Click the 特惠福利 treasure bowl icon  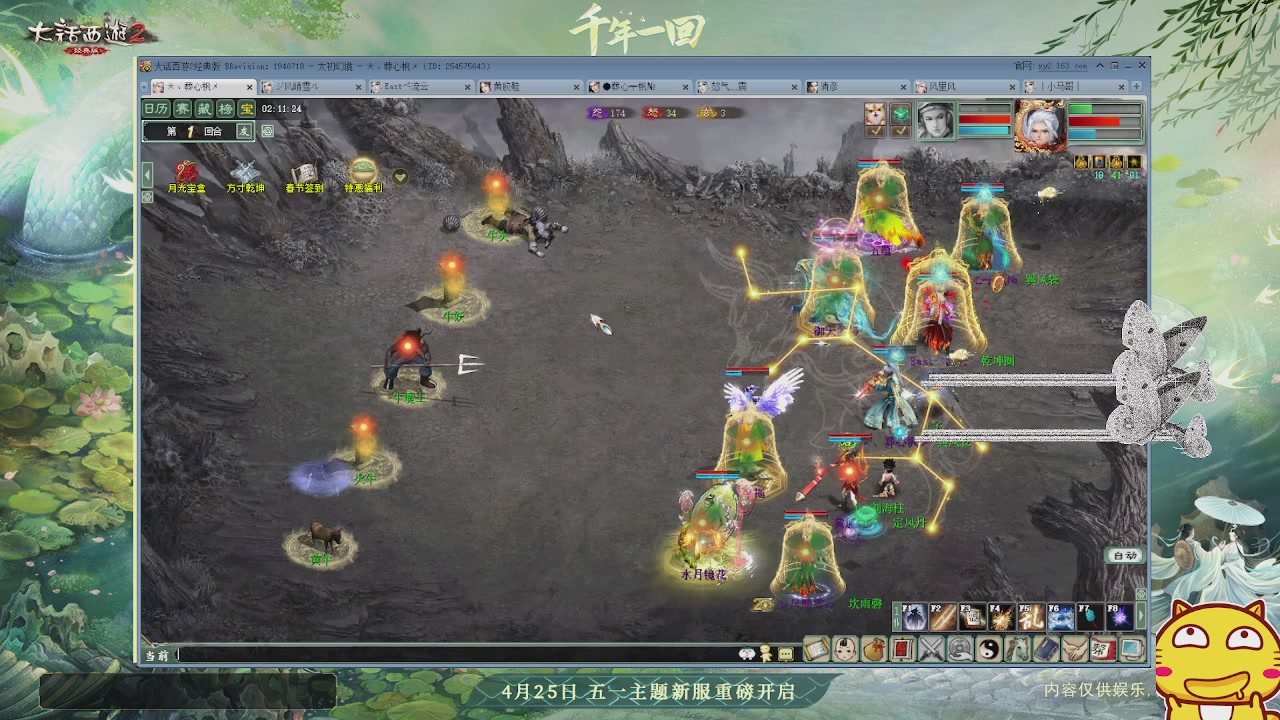coord(364,171)
